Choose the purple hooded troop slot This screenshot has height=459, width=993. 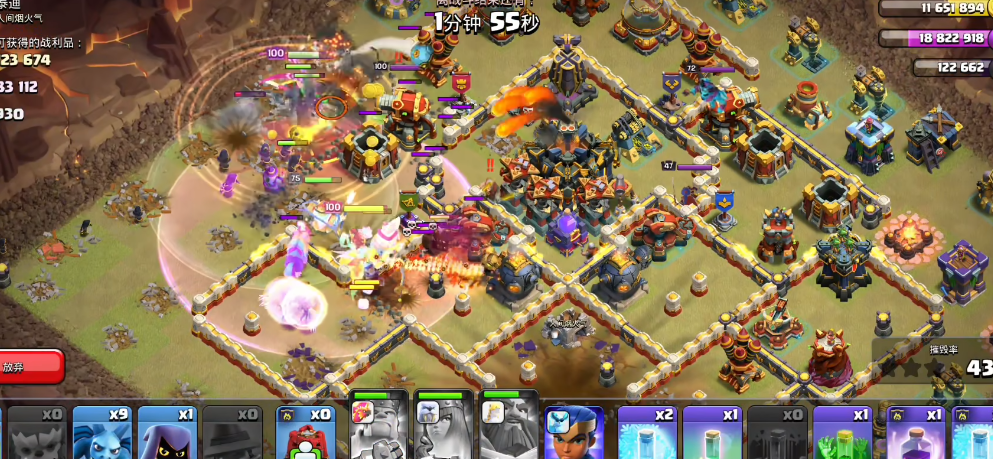(x=167, y=432)
